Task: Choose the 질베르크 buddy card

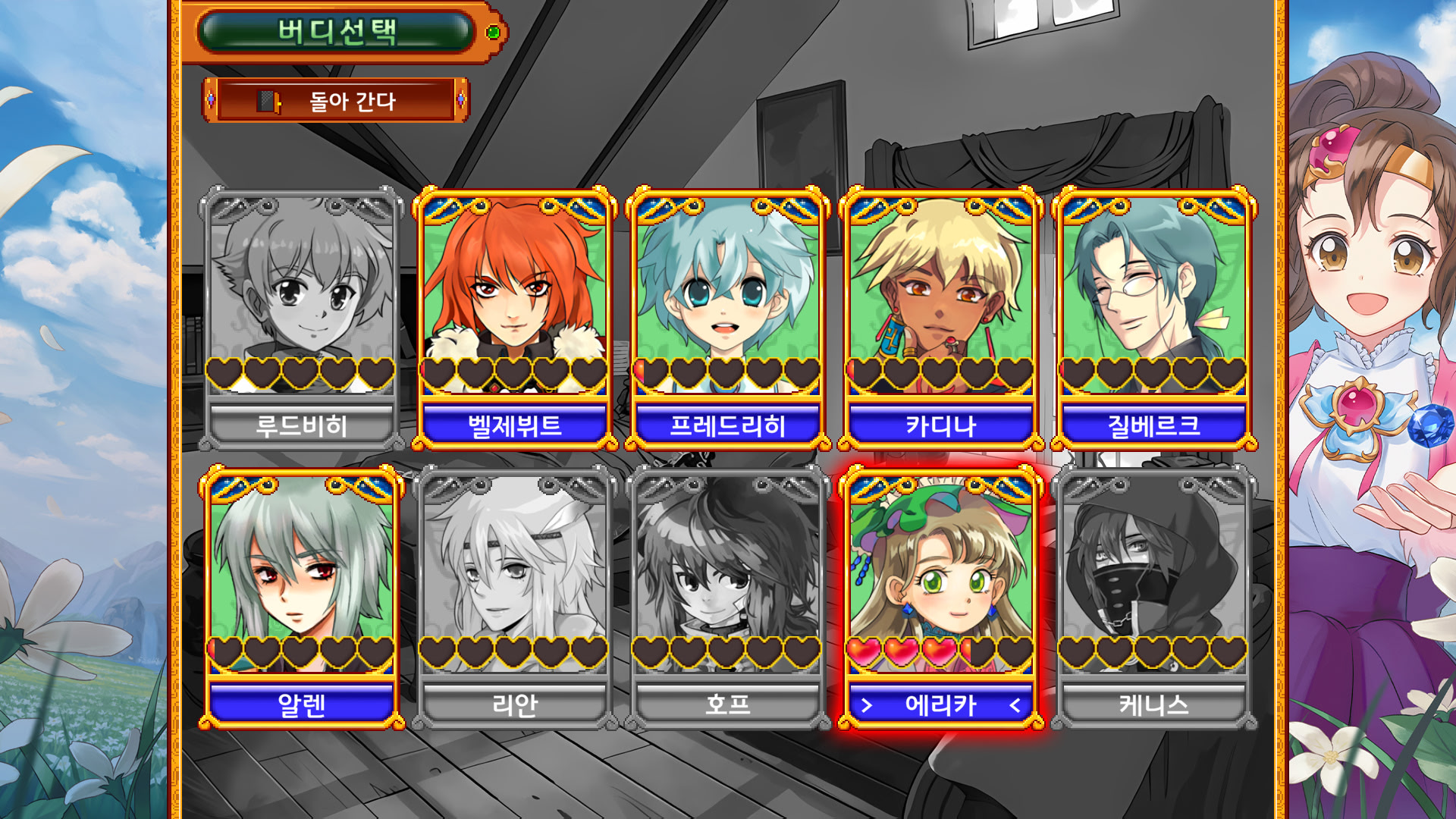Action: coord(1153,318)
